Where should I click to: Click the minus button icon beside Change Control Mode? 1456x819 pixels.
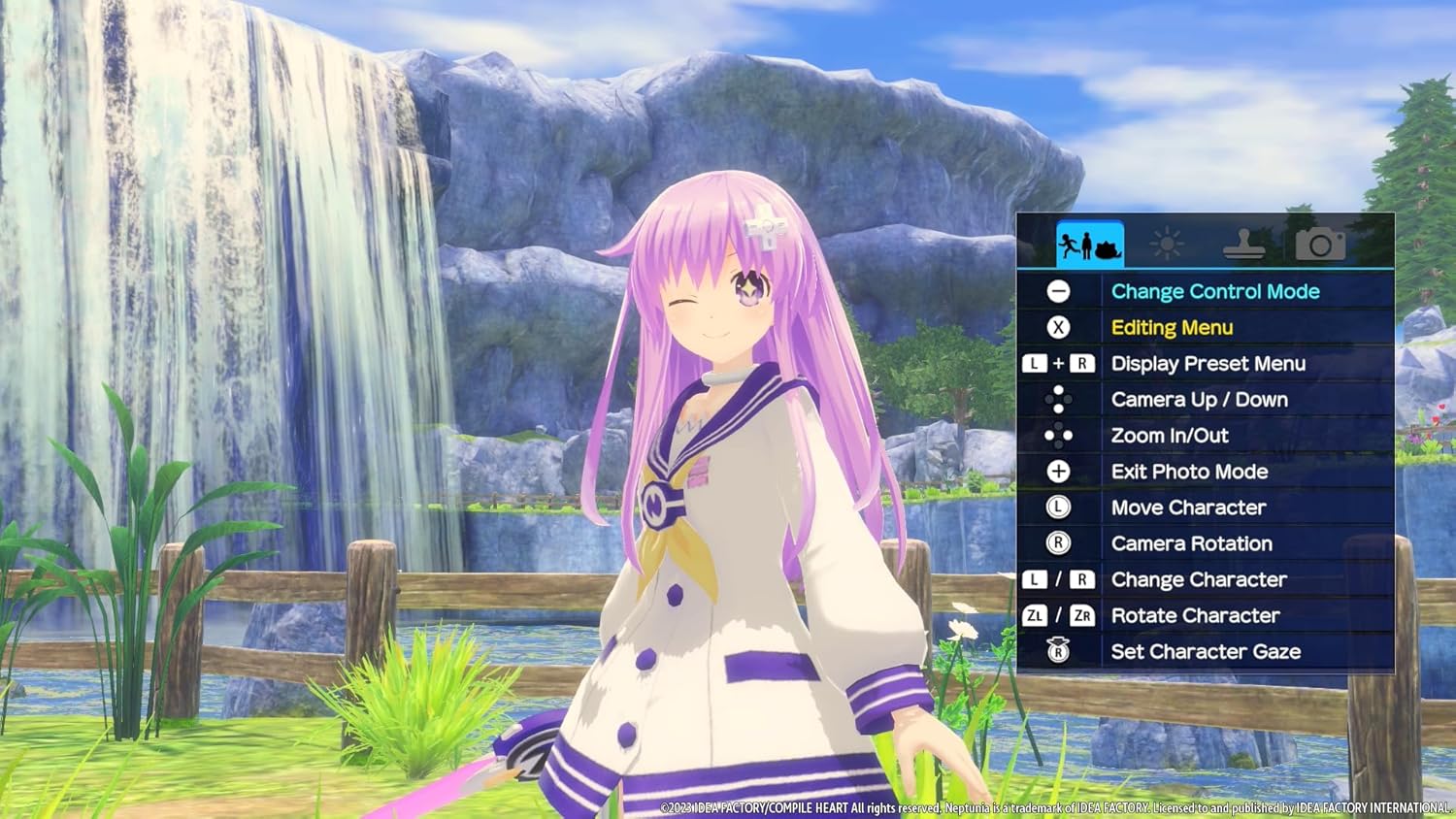point(1058,290)
